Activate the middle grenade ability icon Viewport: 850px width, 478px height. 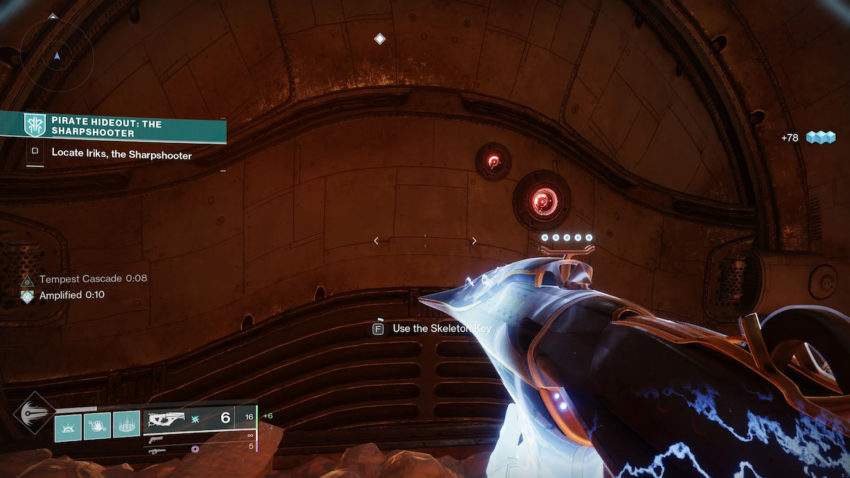click(x=97, y=426)
